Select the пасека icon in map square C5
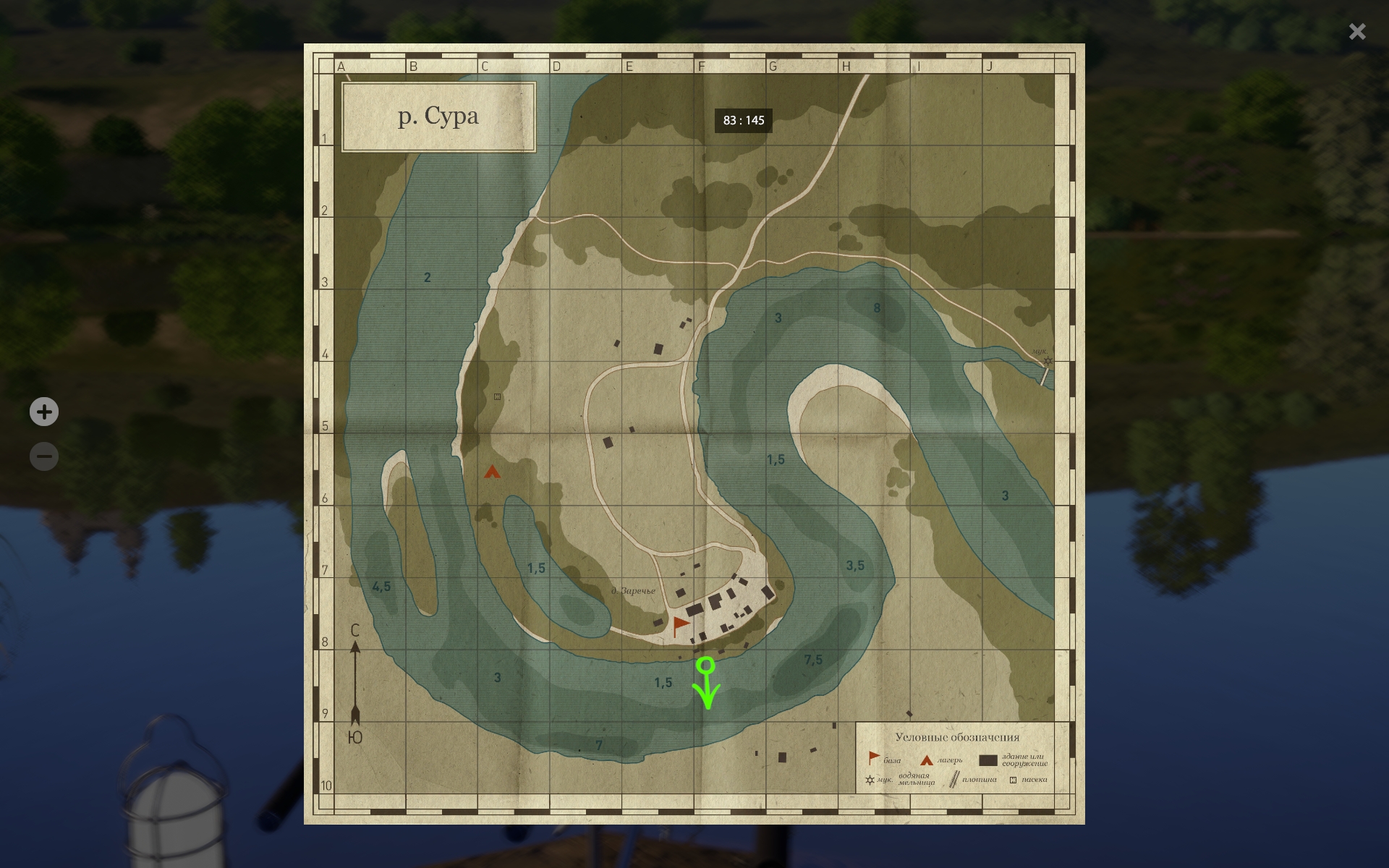1389x868 pixels. 496,395
